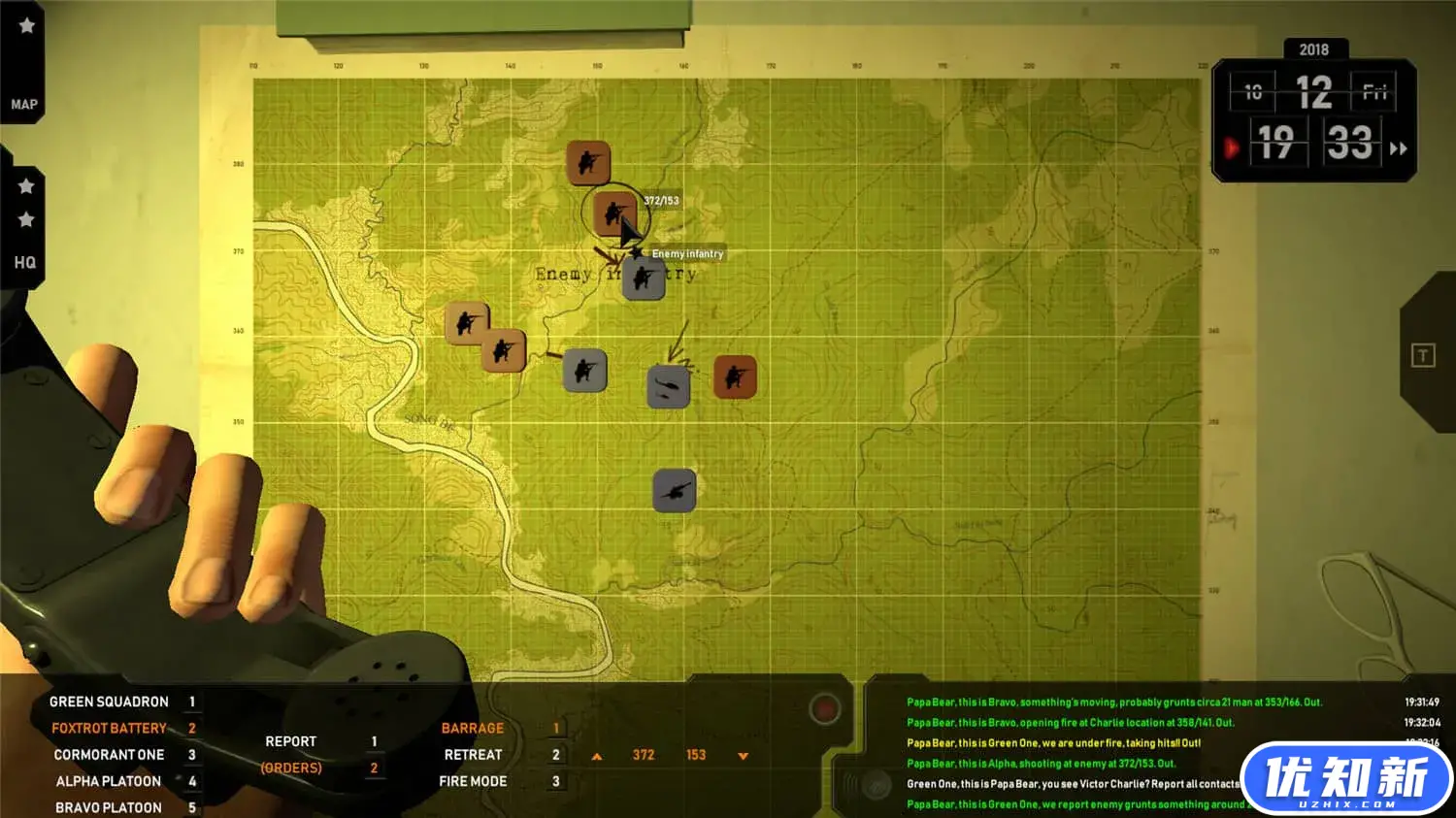Pick Bravo Platoon in the unit list
Image resolution: width=1456 pixels, height=818 pixels.
[109, 807]
